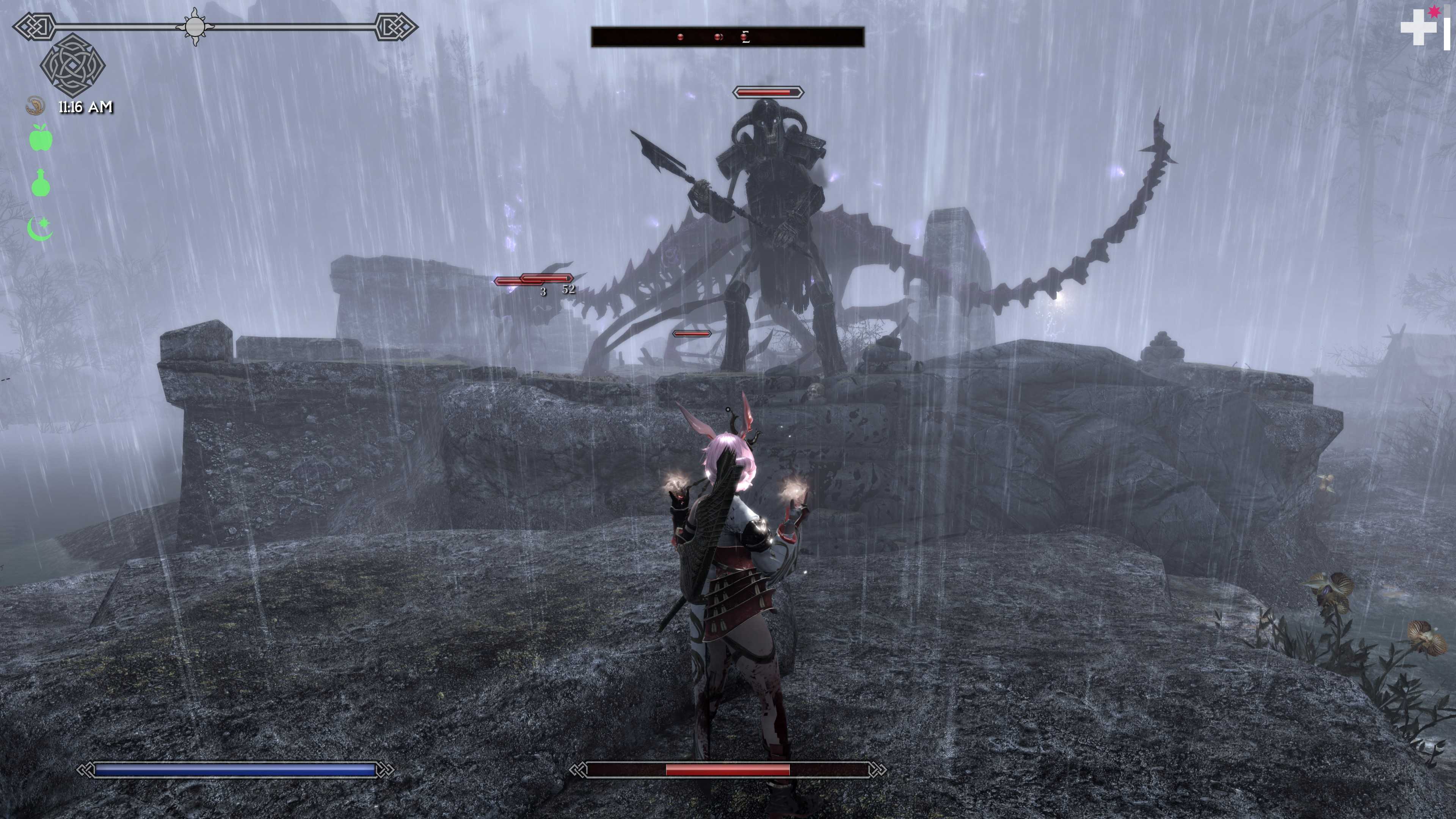Click the white plus icon with pink star
This screenshot has height=819, width=1456.
click(1420, 26)
